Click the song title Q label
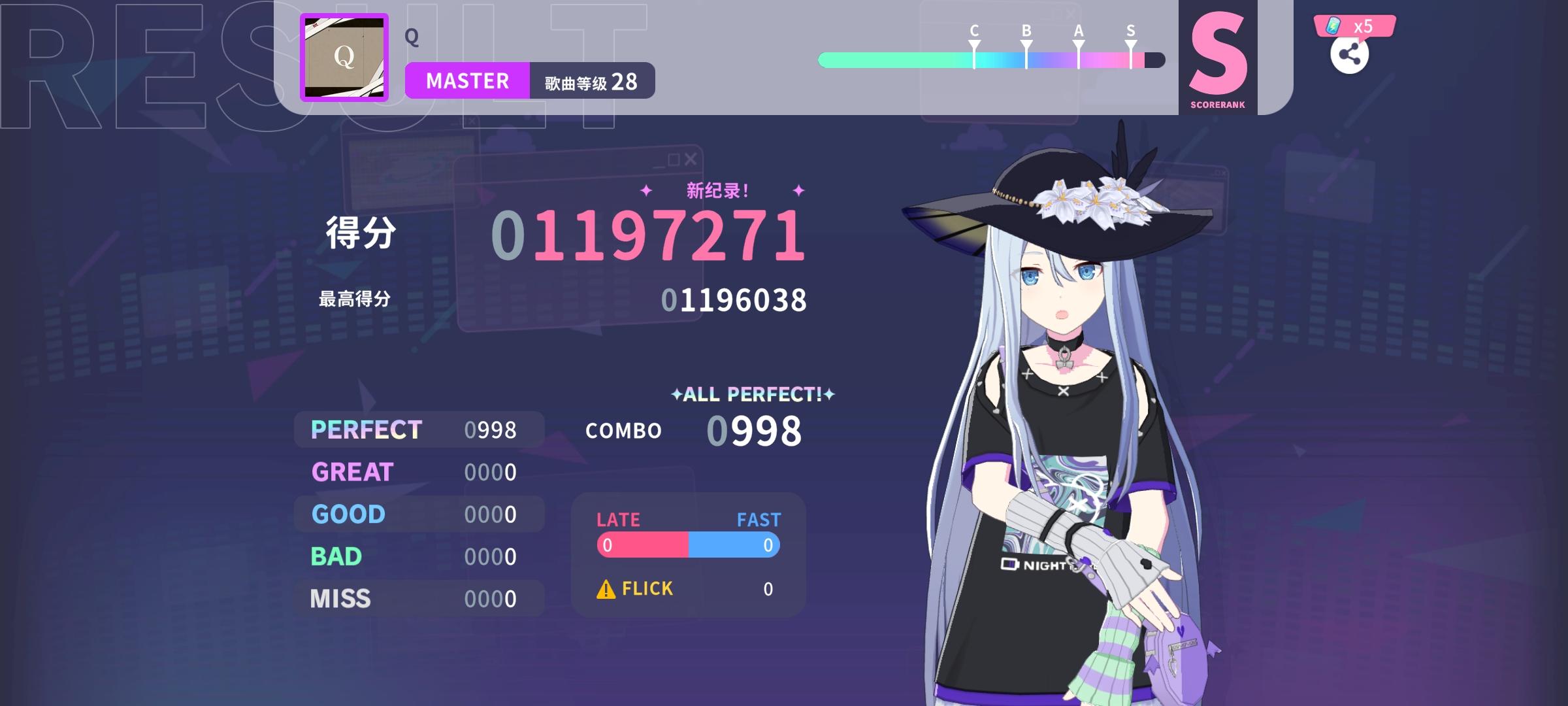 [x=410, y=36]
